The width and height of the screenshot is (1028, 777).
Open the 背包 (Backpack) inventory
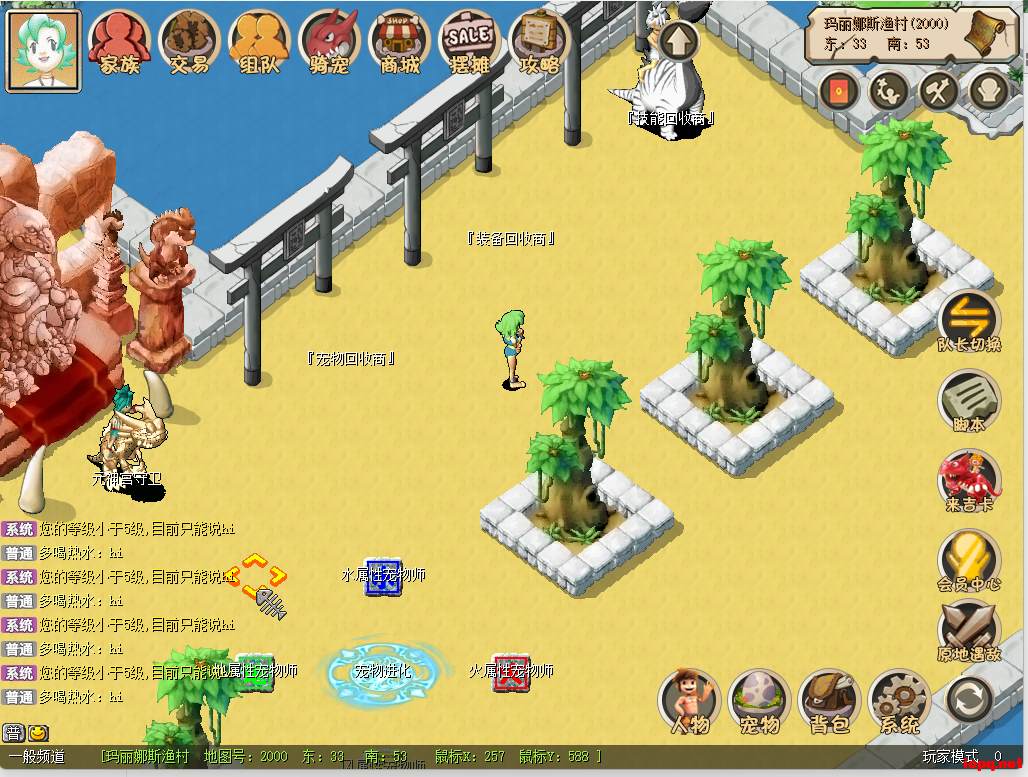(x=829, y=700)
